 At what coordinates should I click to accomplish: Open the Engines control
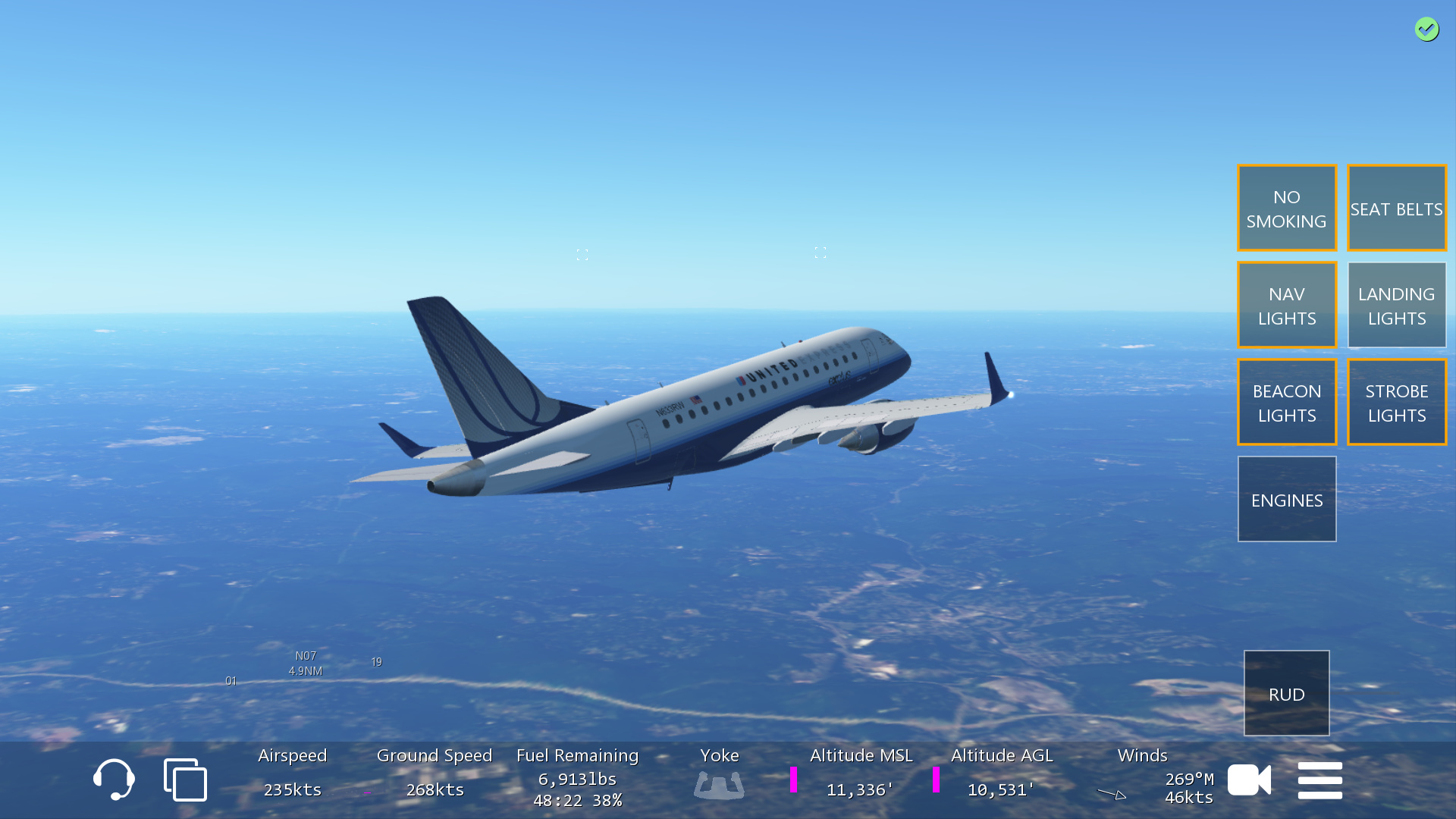[x=1286, y=500]
